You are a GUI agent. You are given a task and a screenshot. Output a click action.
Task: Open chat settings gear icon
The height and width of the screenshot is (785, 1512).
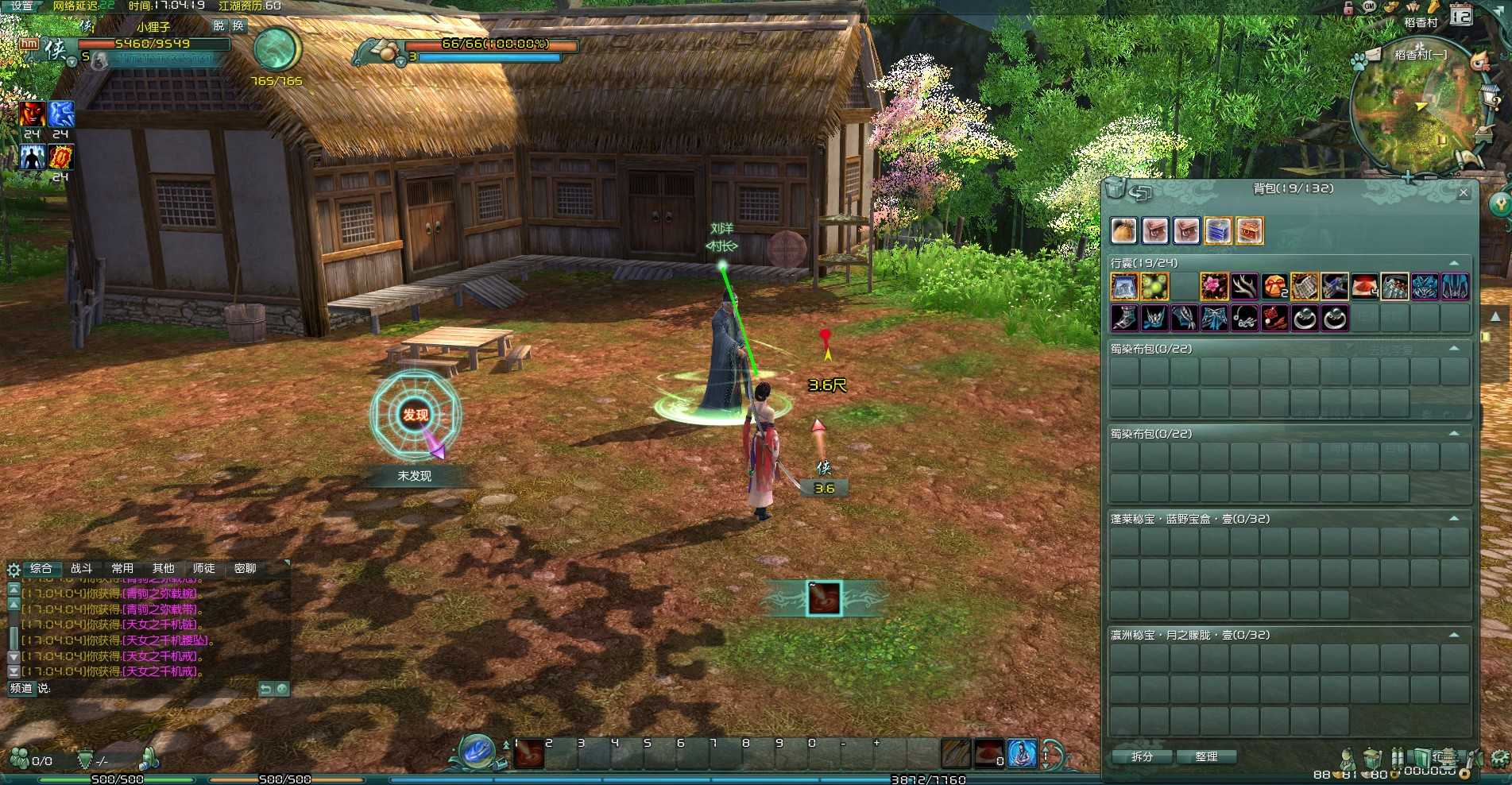pos(14,569)
